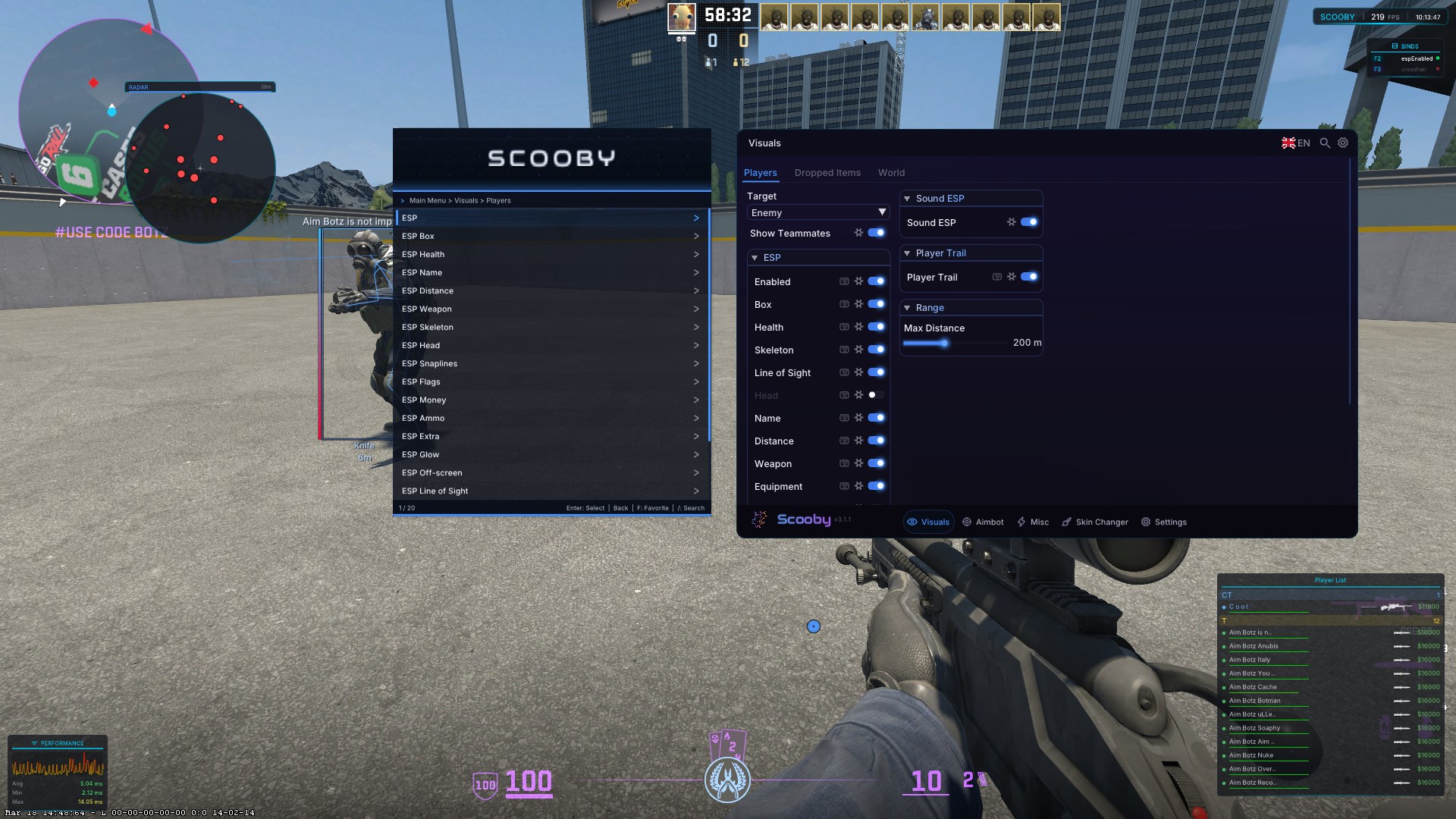Open the Target dropdown showing Enemy
The image size is (1456, 819).
[817, 212]
